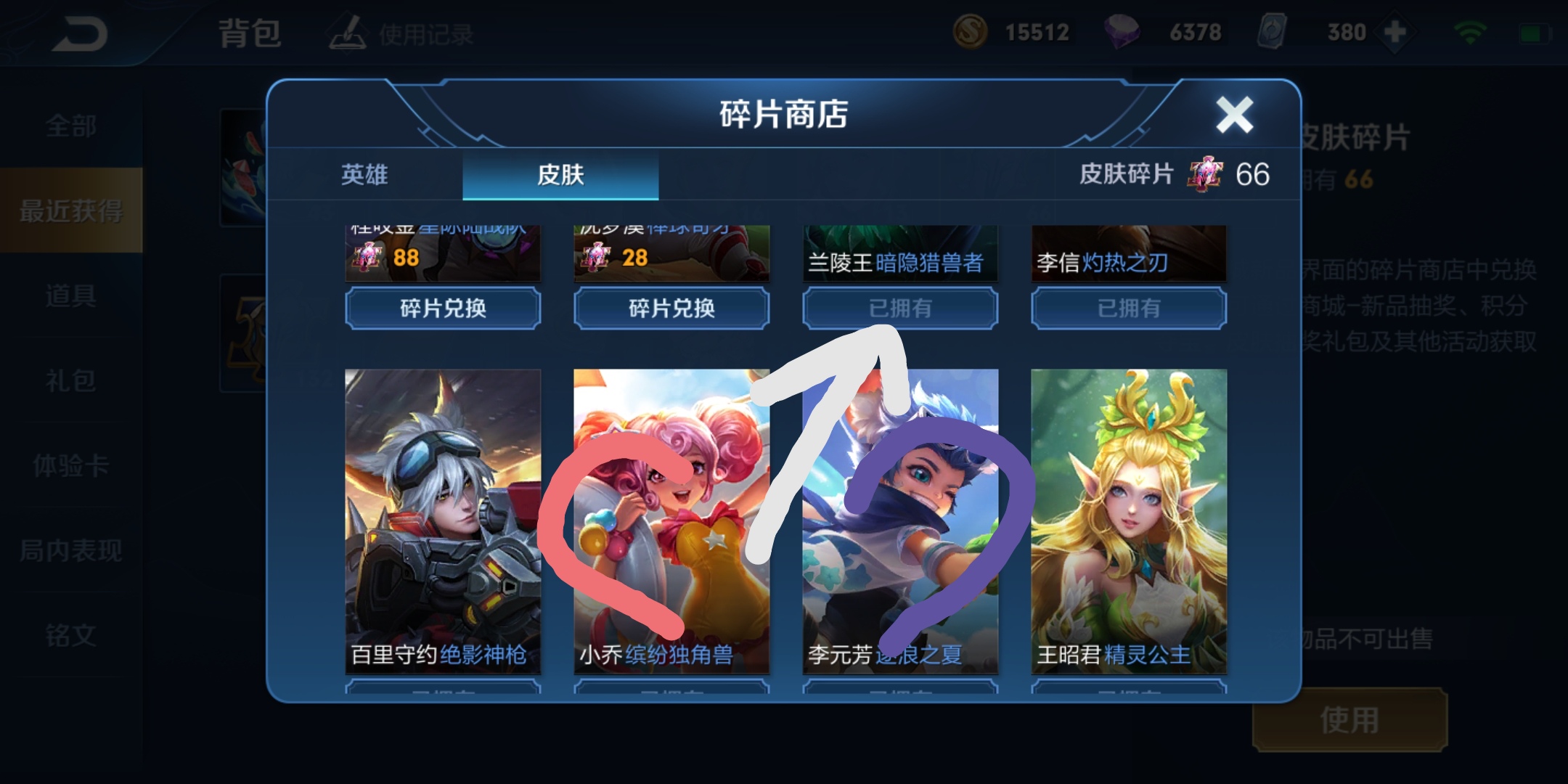Click the battery indicator icon
Viewport: 1568px width, 784px height.
1535,31
